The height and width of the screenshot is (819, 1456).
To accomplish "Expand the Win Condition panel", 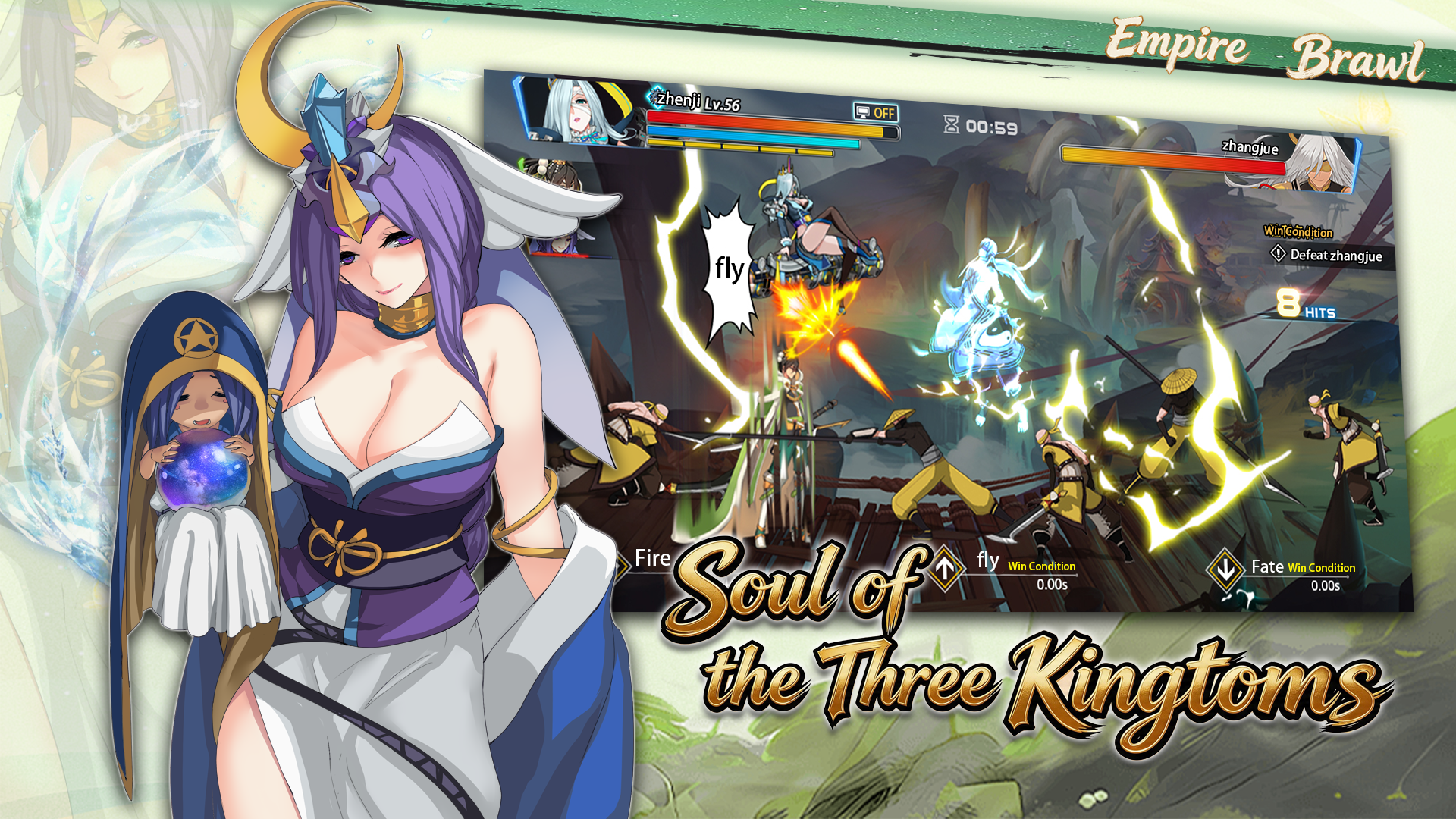I will pyautogui.click(x=1298, y=229).
